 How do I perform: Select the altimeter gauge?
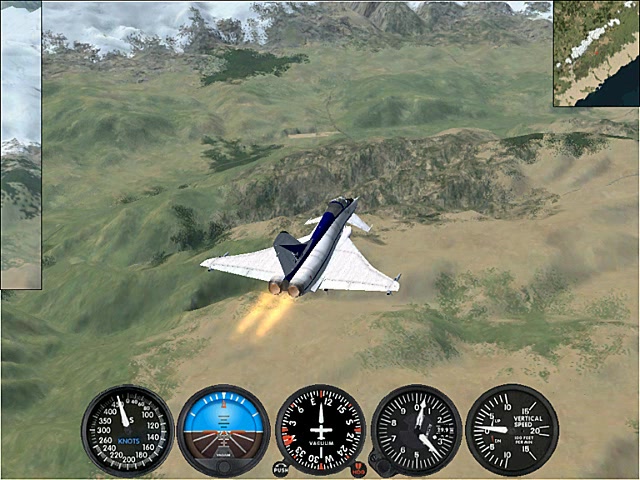[417, 430]
